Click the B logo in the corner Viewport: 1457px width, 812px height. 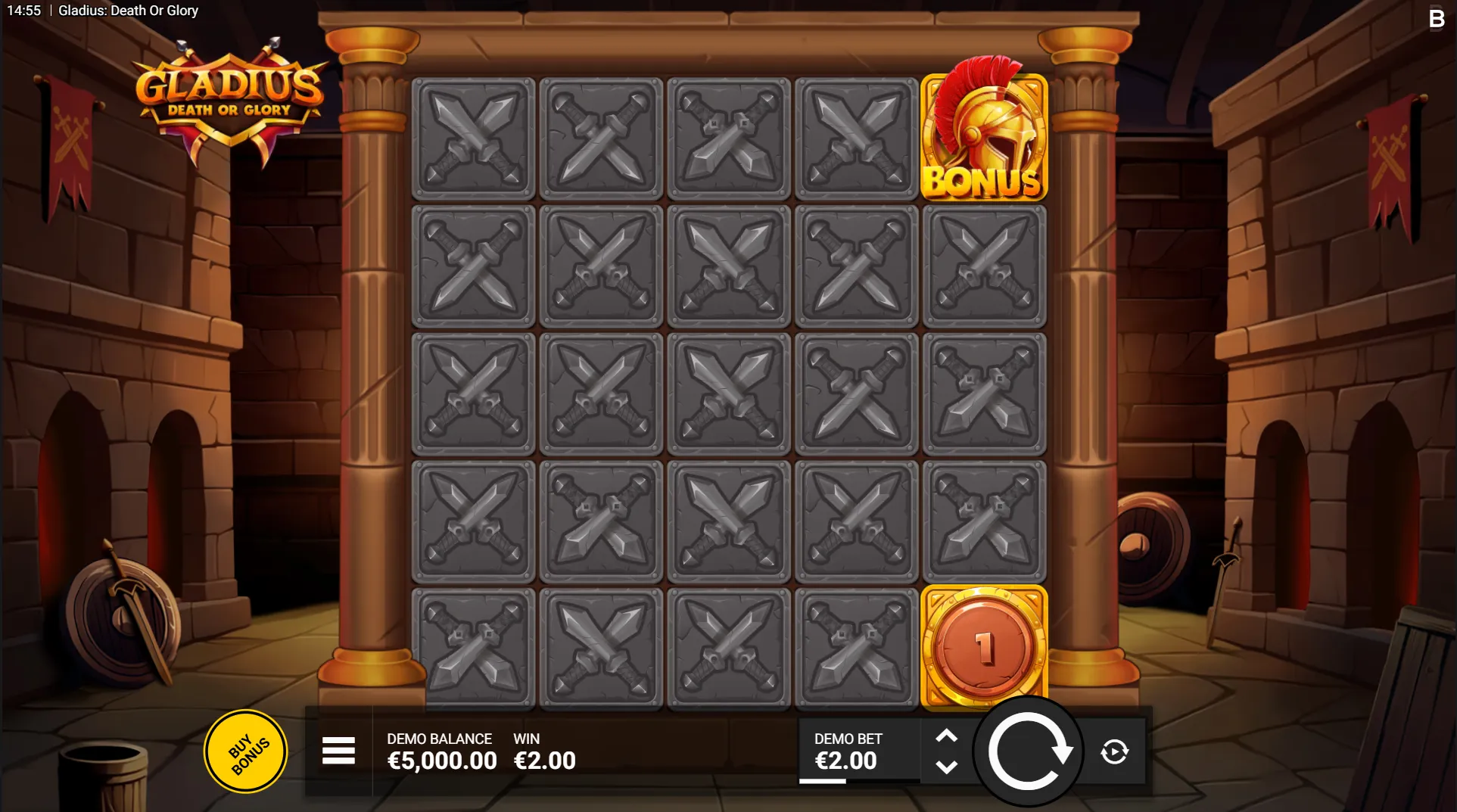(1436, 19)
